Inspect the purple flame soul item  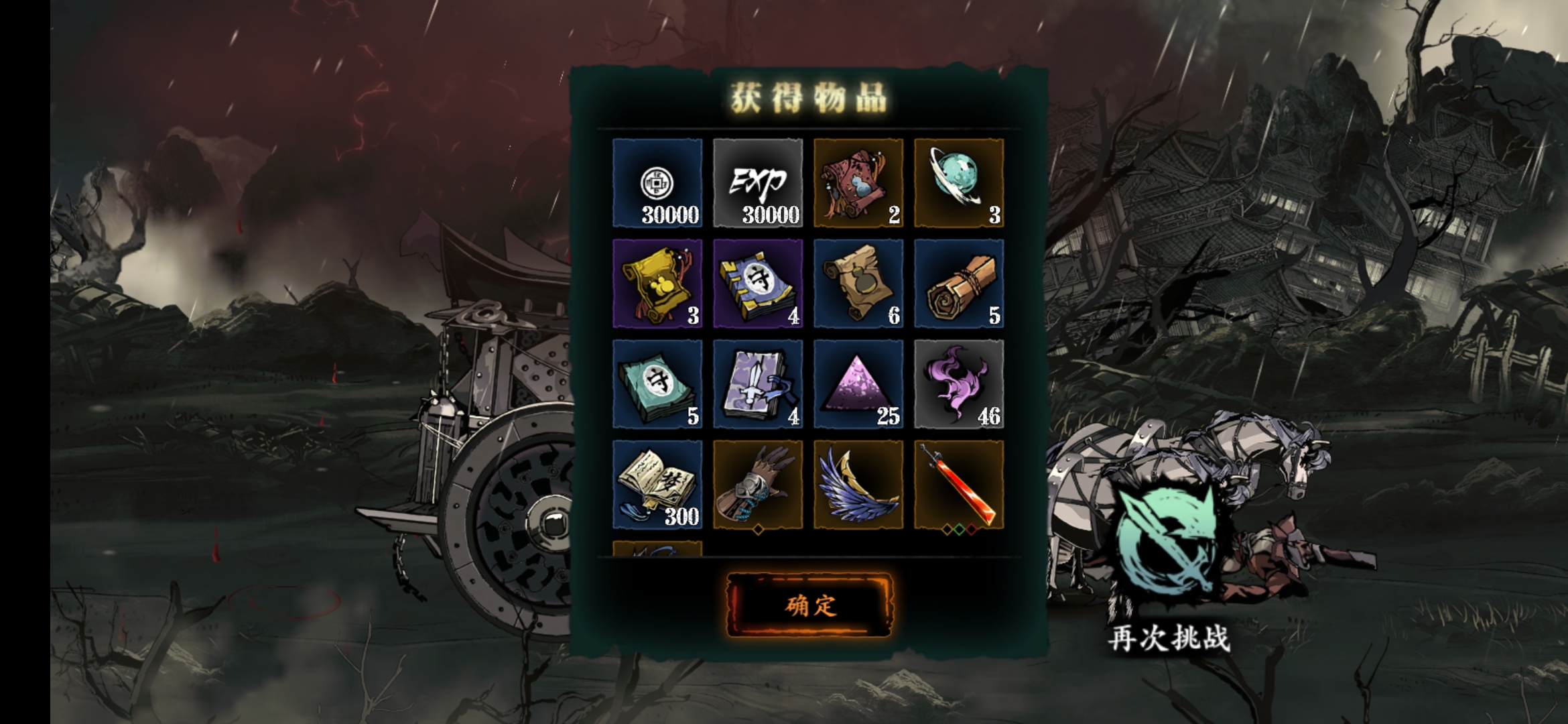tap(959, 384)
